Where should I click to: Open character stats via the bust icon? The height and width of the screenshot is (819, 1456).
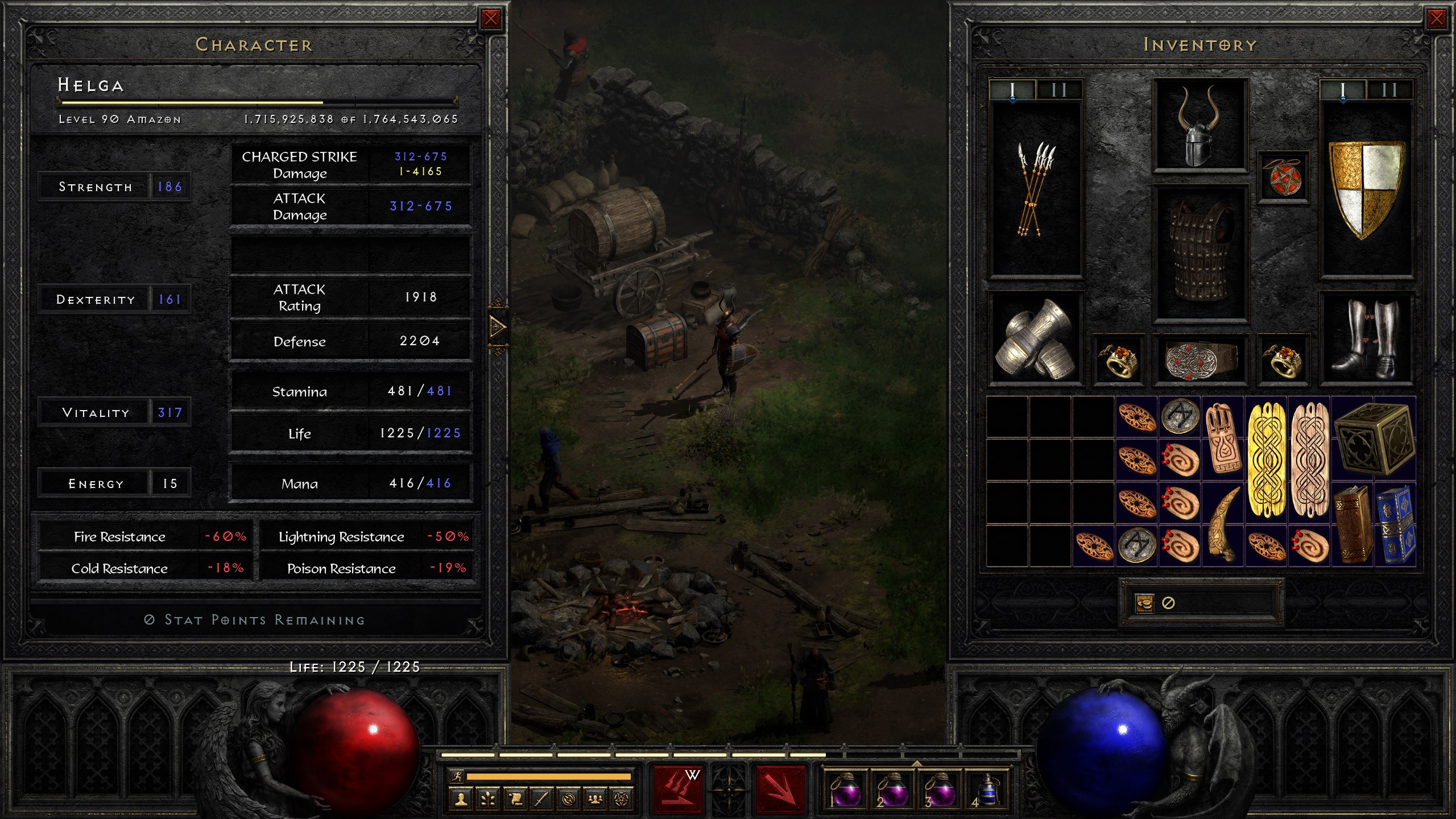click(461, 800)
